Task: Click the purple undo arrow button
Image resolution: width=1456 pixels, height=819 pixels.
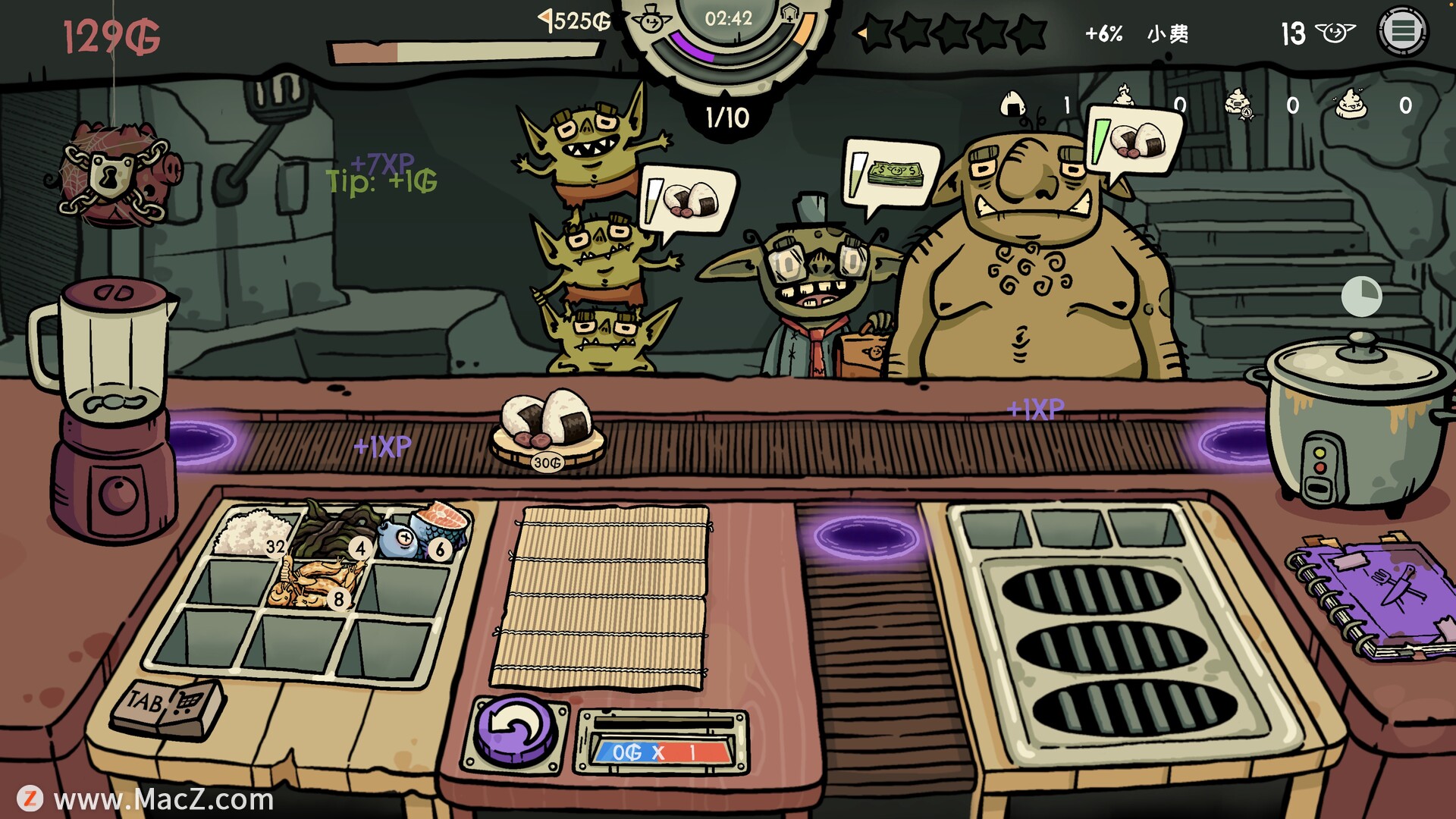Action: pyautogui.click(x=516, y=732)
